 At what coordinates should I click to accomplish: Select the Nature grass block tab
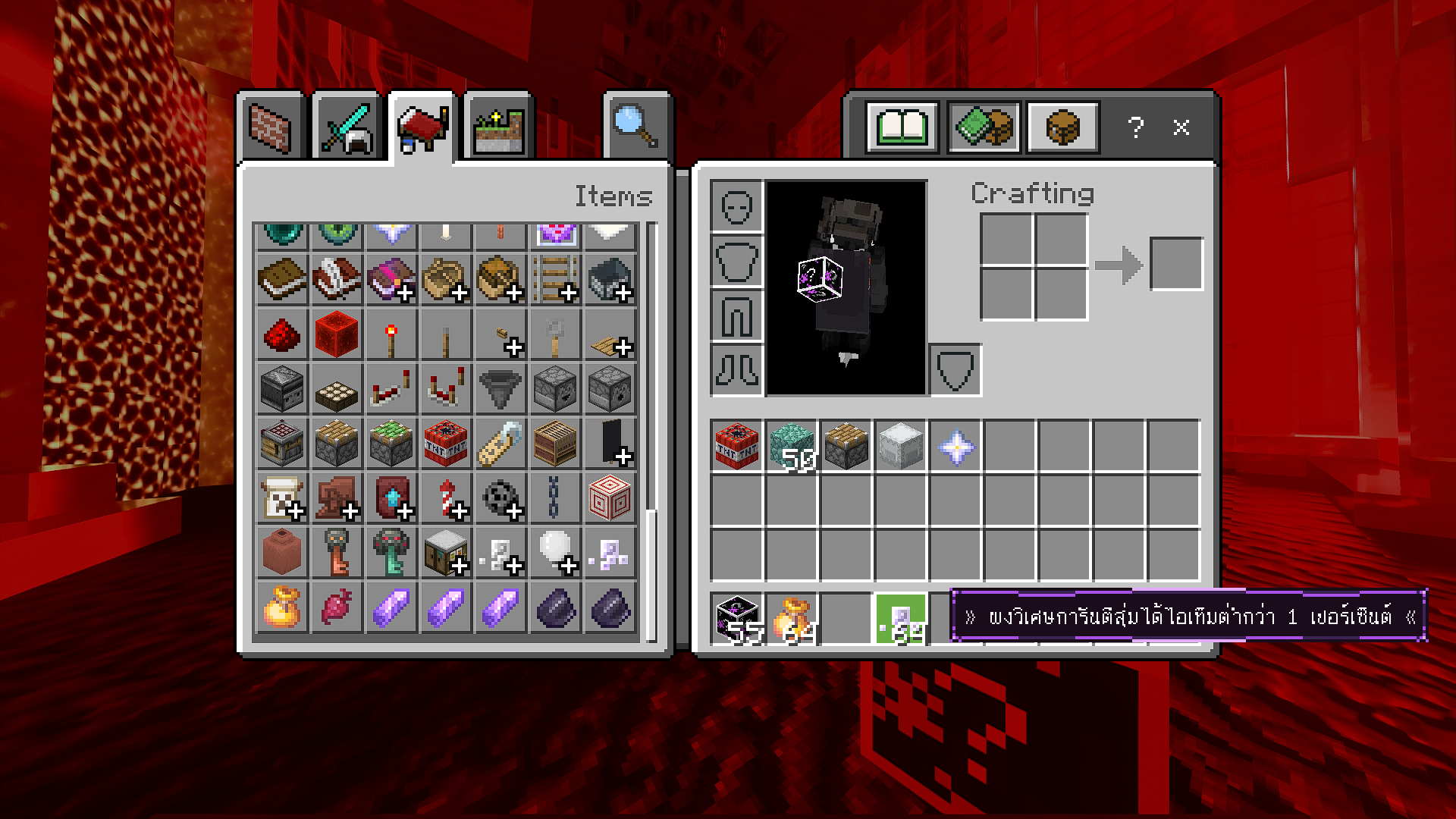498,127
